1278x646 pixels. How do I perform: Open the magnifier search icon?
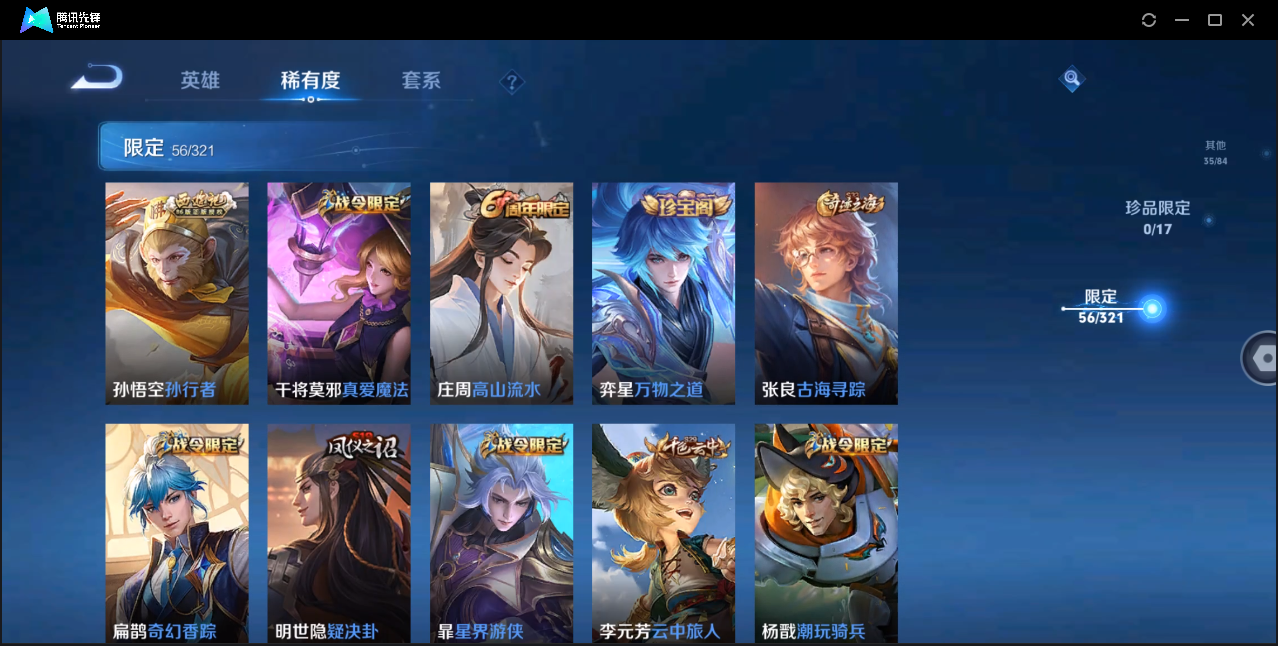[1071, 78]
